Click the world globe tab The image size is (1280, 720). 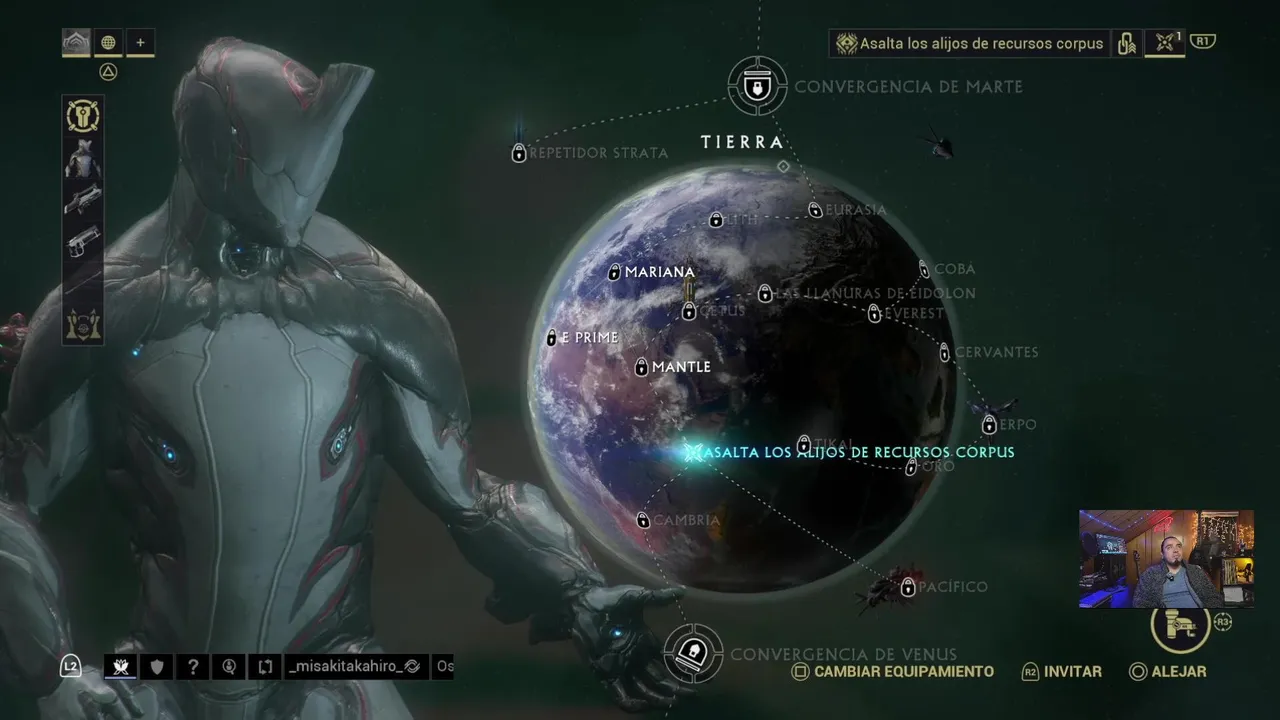pos(108,43)
